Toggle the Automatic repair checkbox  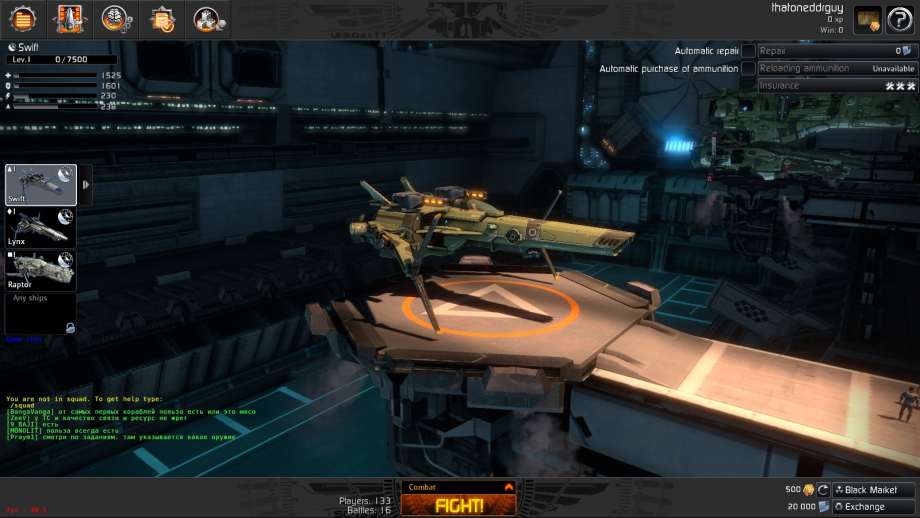point(748,51)
